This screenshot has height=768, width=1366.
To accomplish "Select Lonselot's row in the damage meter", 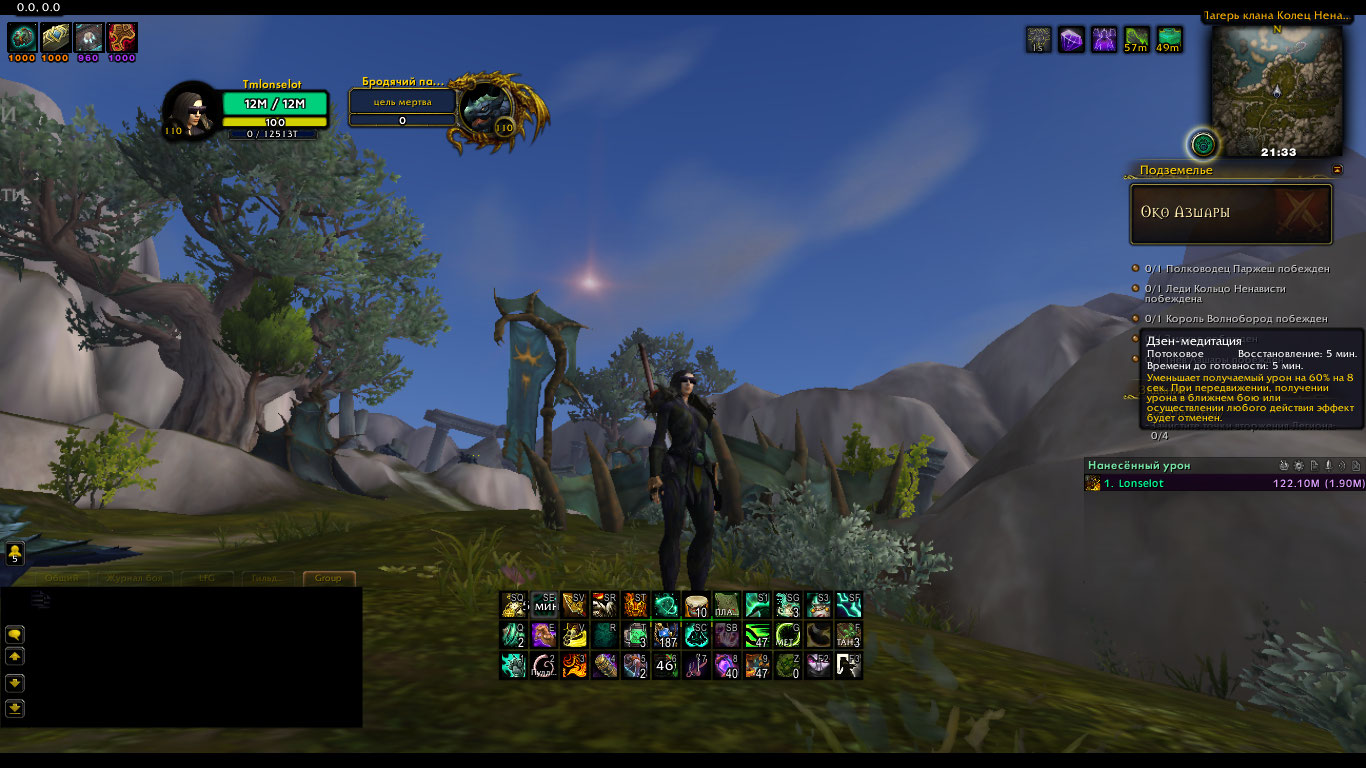I will coord(1224,484).
